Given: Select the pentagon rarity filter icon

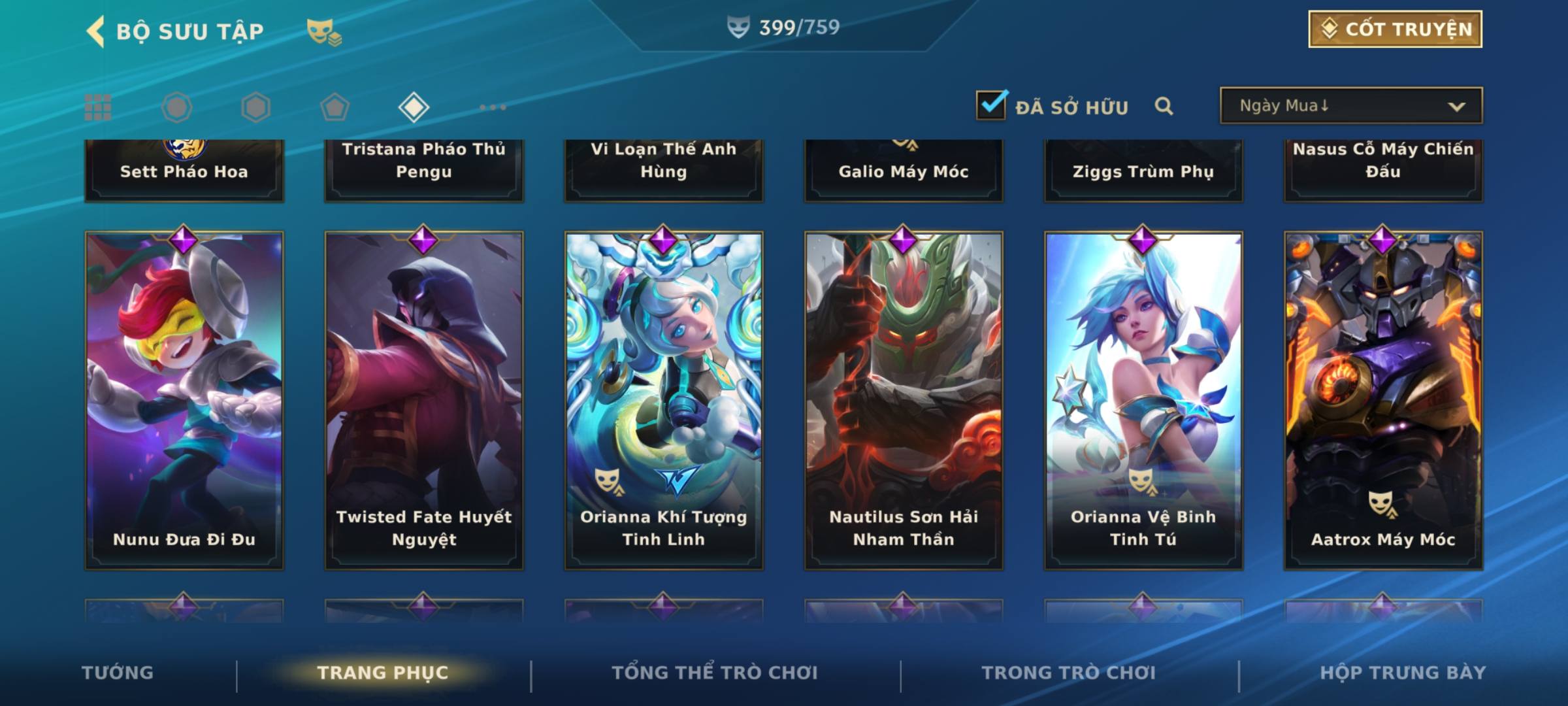Looking at the screenshot, I should coord(335,107).
